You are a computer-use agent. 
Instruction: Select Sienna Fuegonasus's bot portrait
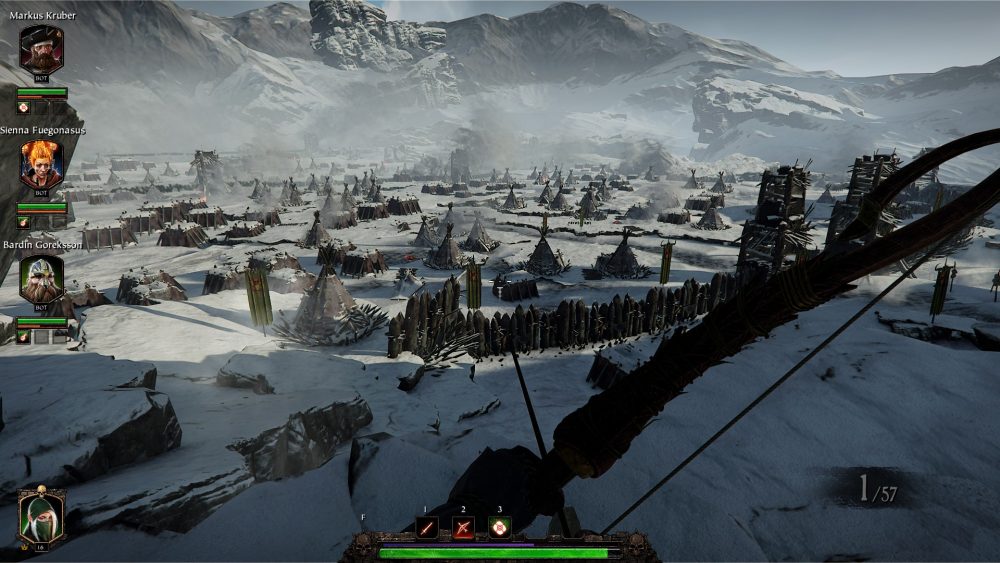pyautogui.click(x=41, y=164)
